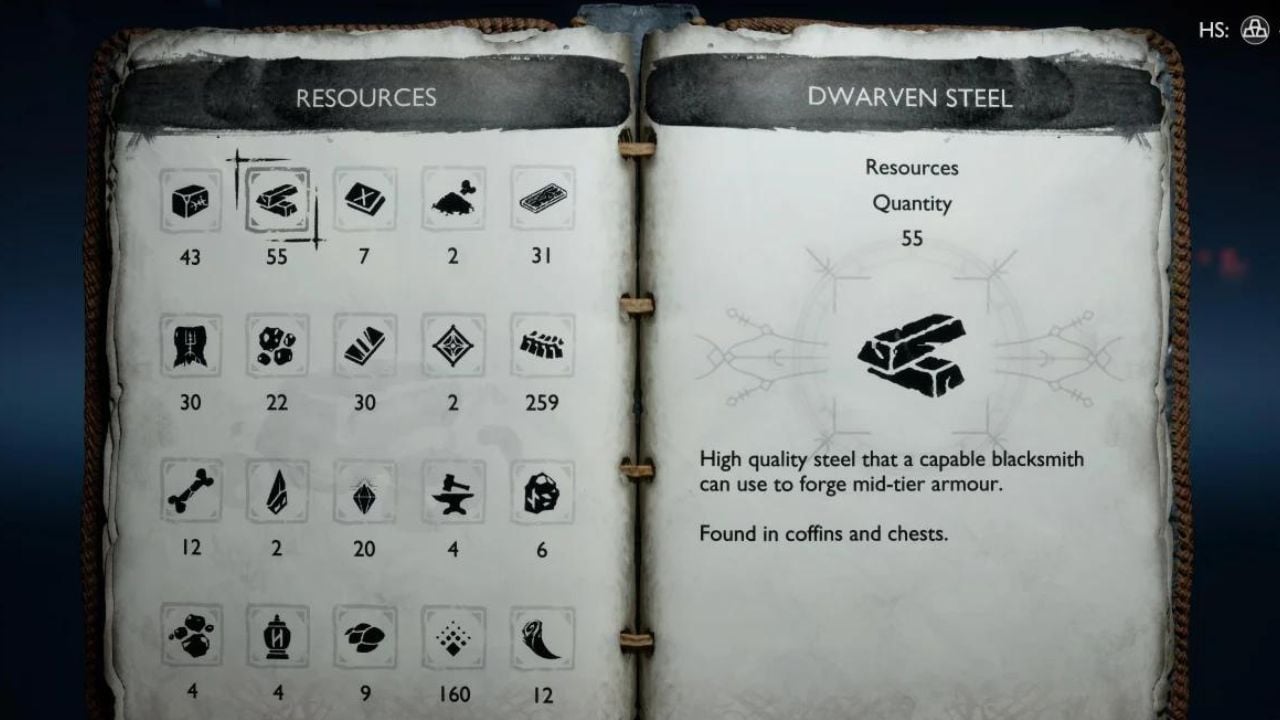This screenshot has height=720, width=1280.
Task: Click the cloth scrap icon with quantity 7
Action: [364, 201]
